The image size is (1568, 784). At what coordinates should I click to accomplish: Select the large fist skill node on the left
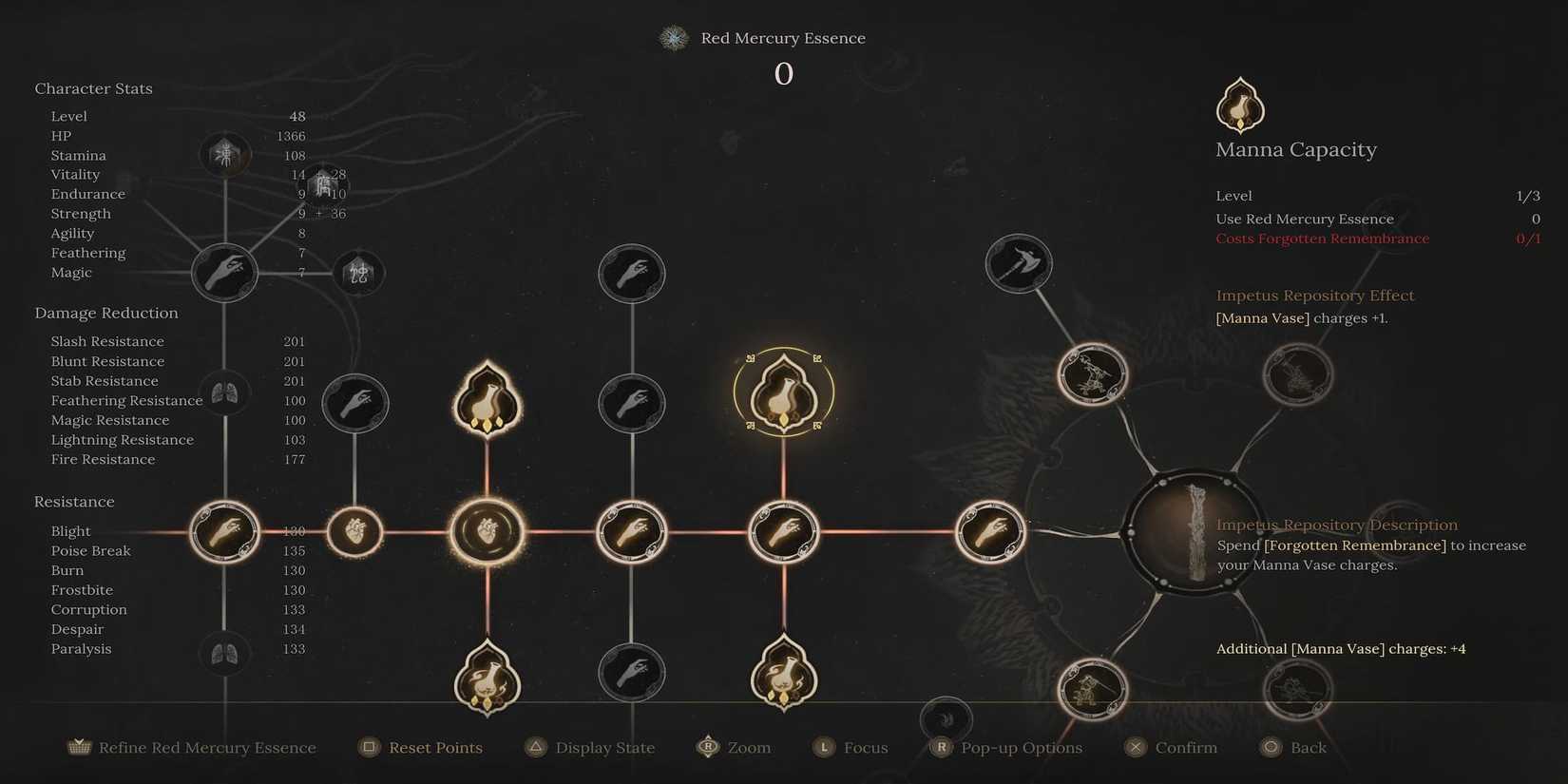pos(225,273)
